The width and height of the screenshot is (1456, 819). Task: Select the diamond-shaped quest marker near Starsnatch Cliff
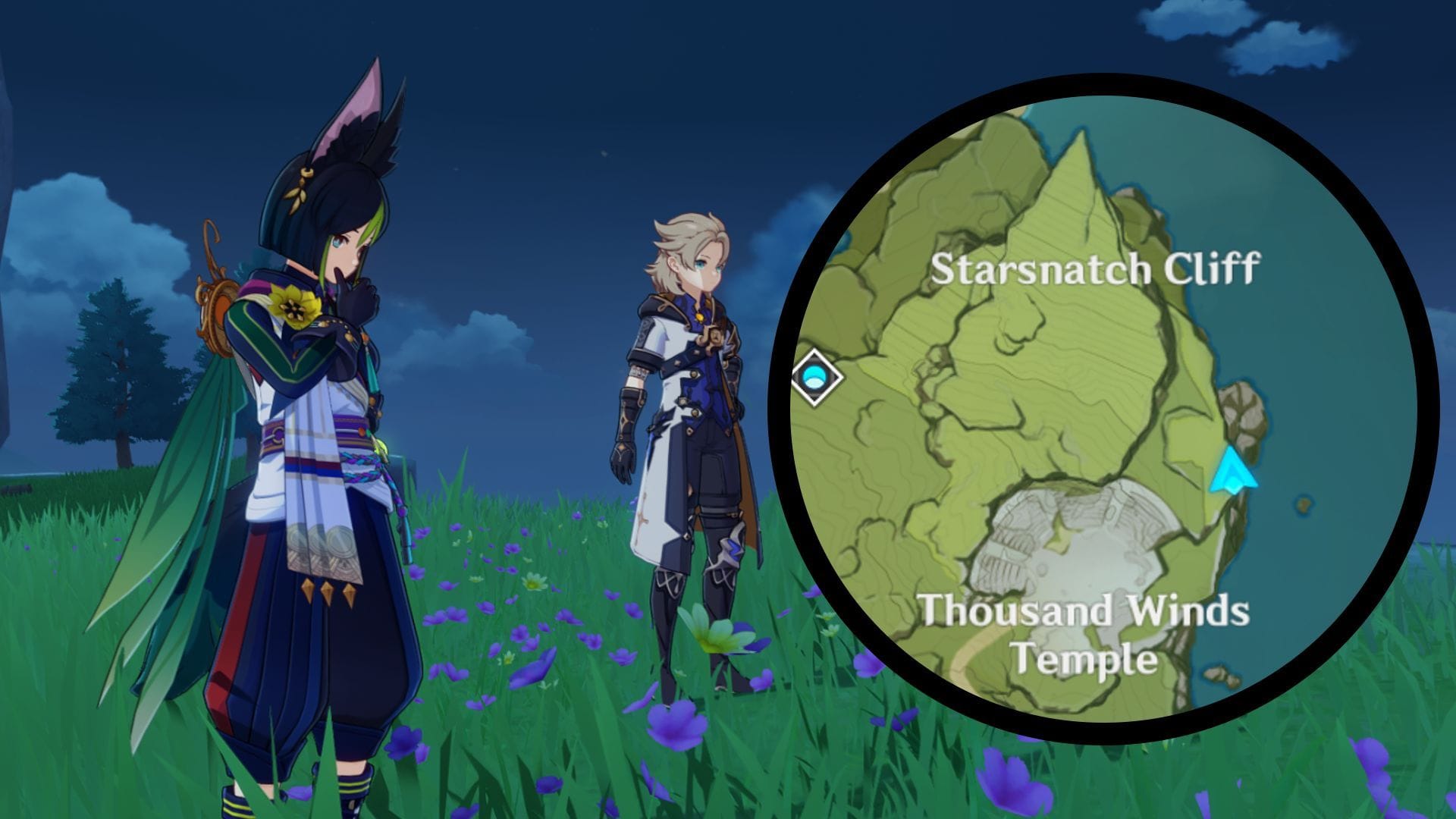pyautogui.click(x=815, y=377)
